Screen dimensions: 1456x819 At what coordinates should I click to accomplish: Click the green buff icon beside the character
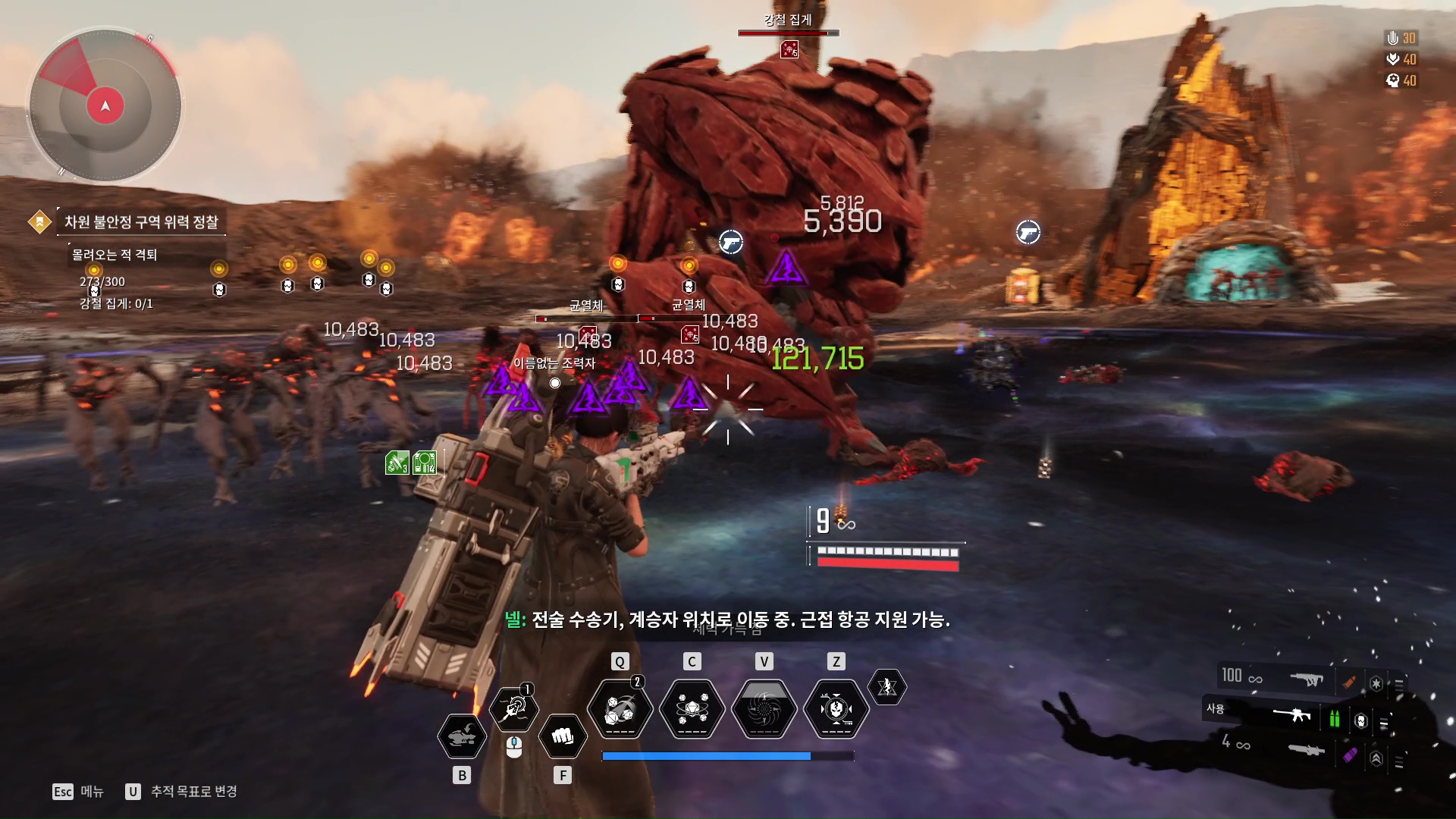pyautogui.click(x=397, y=462)
